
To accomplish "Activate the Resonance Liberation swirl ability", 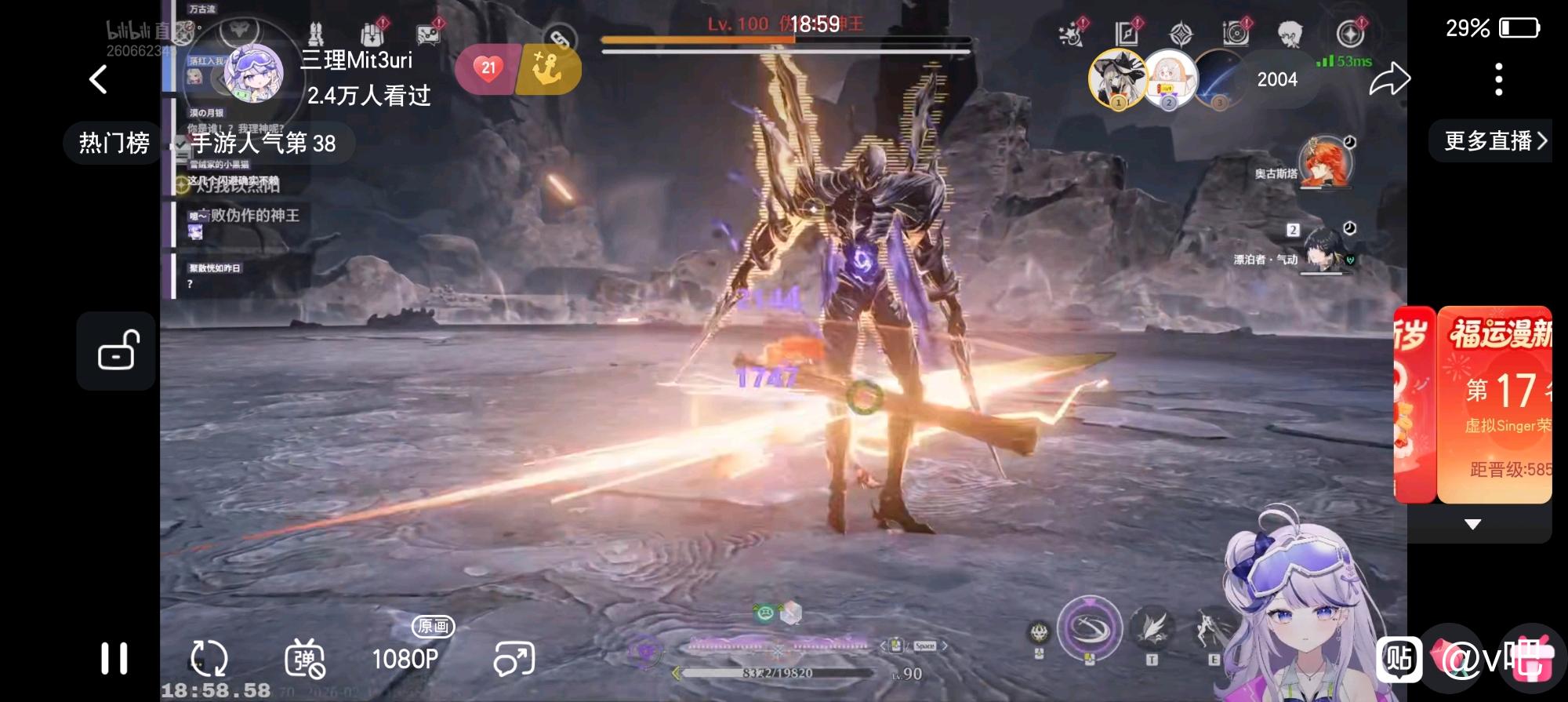I will (1089, 627).
